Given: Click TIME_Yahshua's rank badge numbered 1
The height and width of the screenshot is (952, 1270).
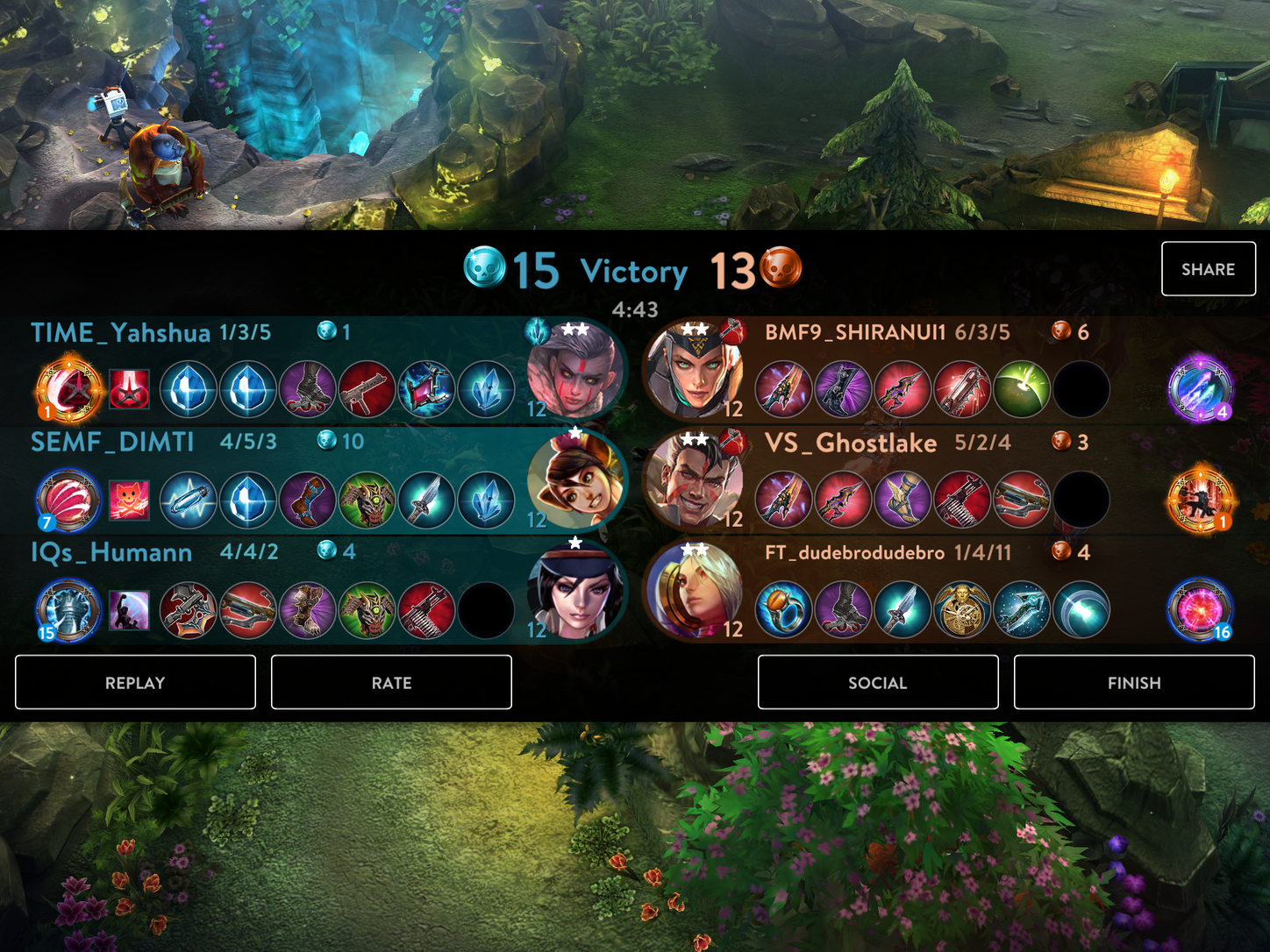Looking at the screenshot, I should coord(68,388).
